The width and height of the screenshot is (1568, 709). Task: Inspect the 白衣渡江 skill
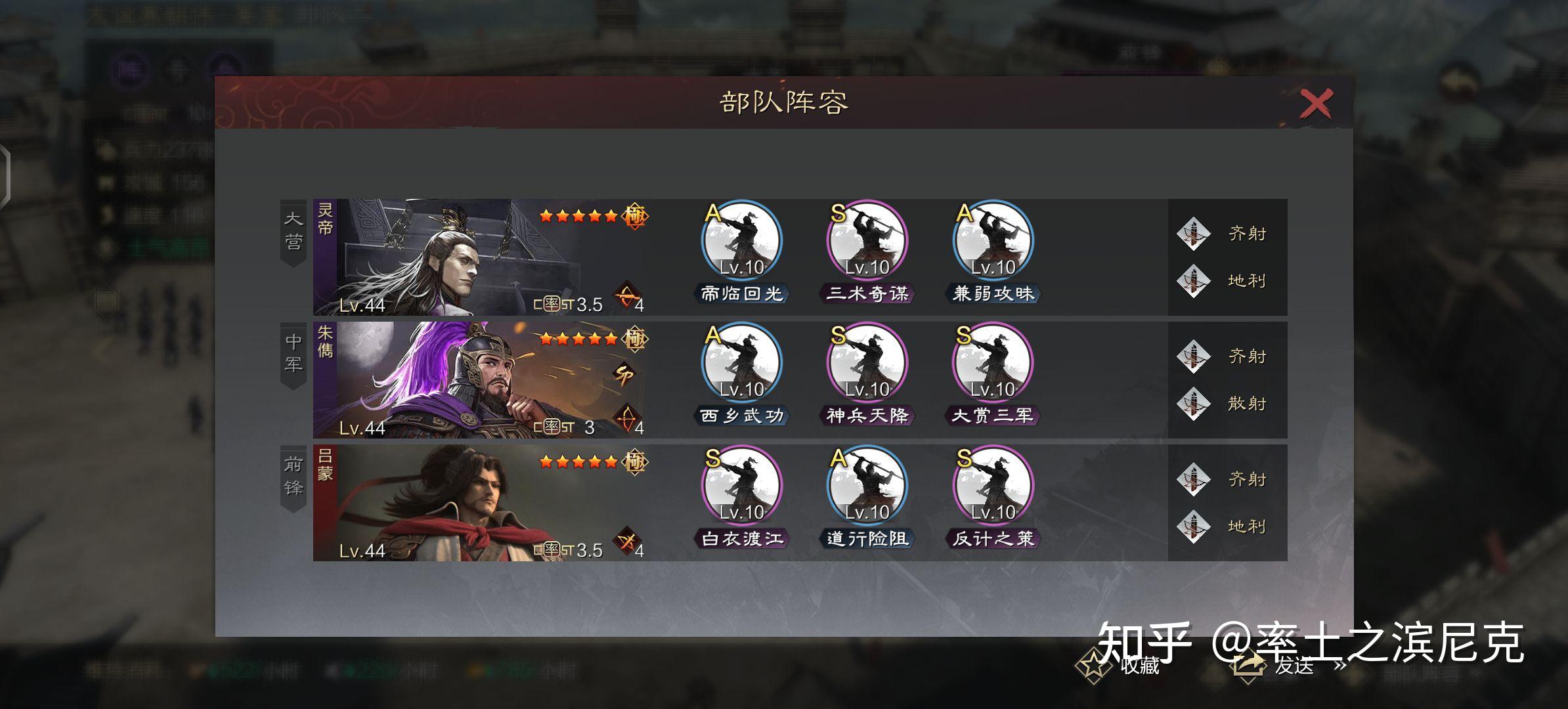click(x=742, y=486)
